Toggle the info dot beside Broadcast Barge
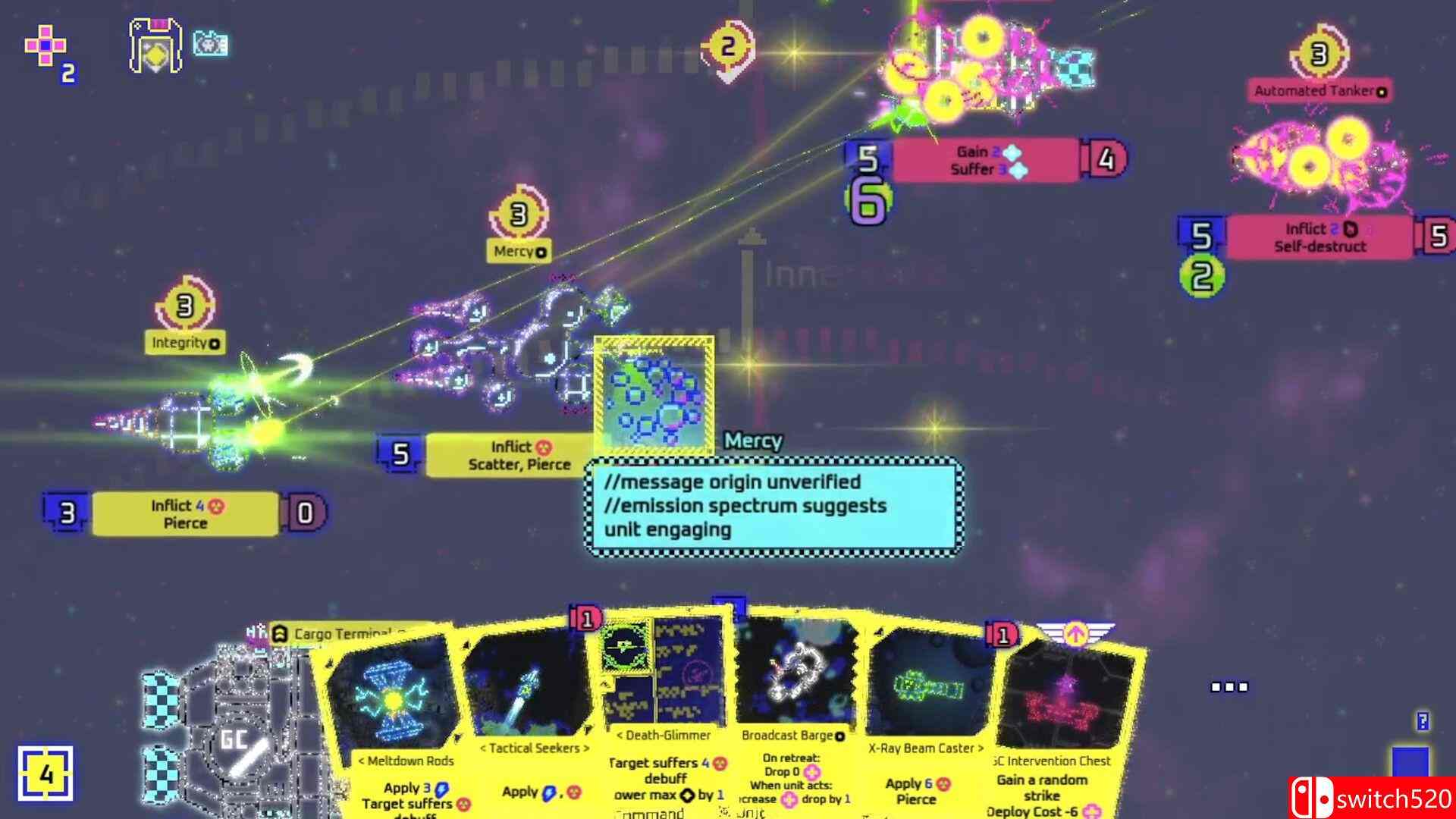The height and width of the screenshot is (819, 1456). click(840, 736)
